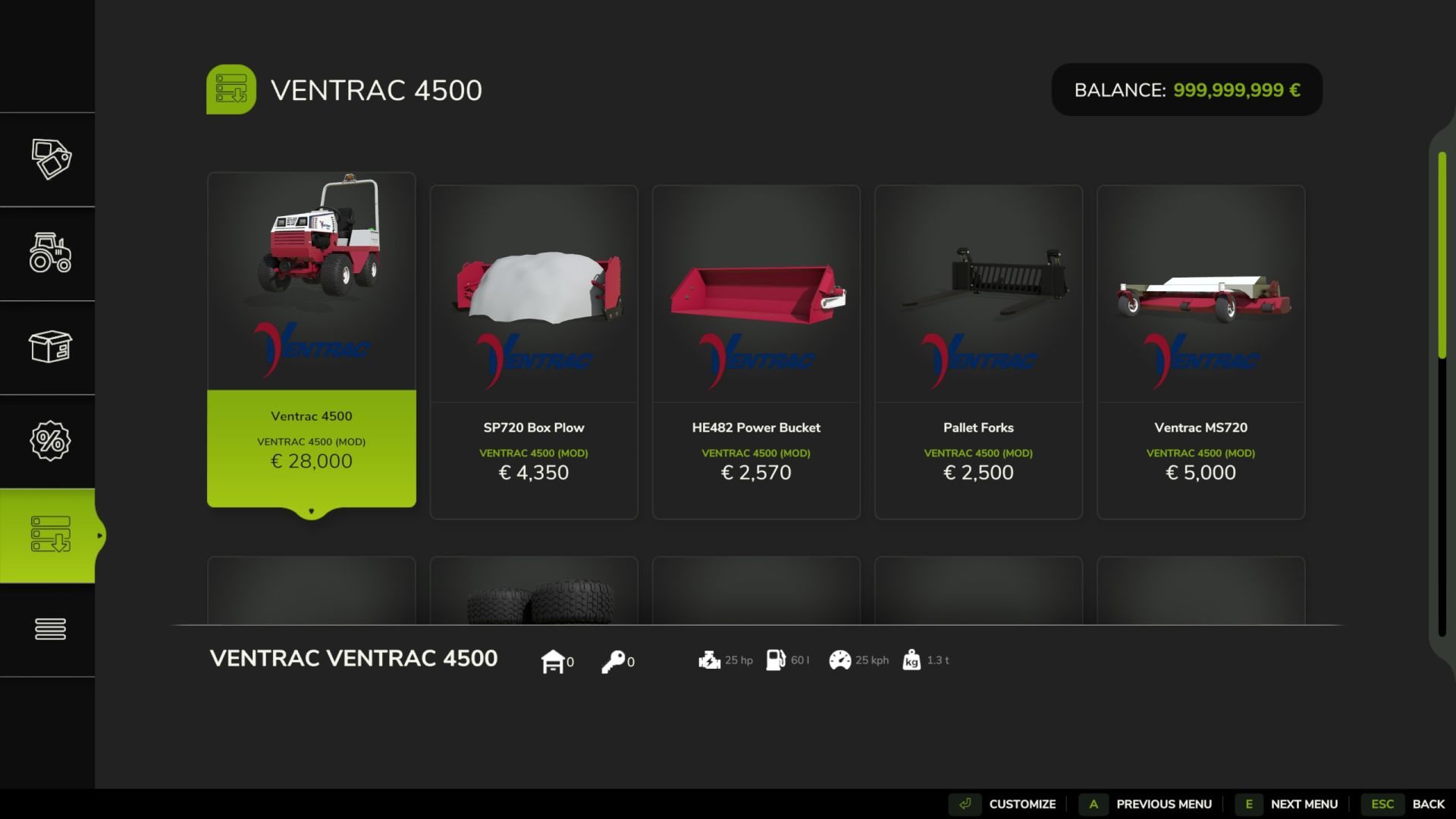The height and width of the screenshot is (819, 1456).
Task: Click the shop header icon beside VENTRAC 4500
Action: click(x=231, y=89)
